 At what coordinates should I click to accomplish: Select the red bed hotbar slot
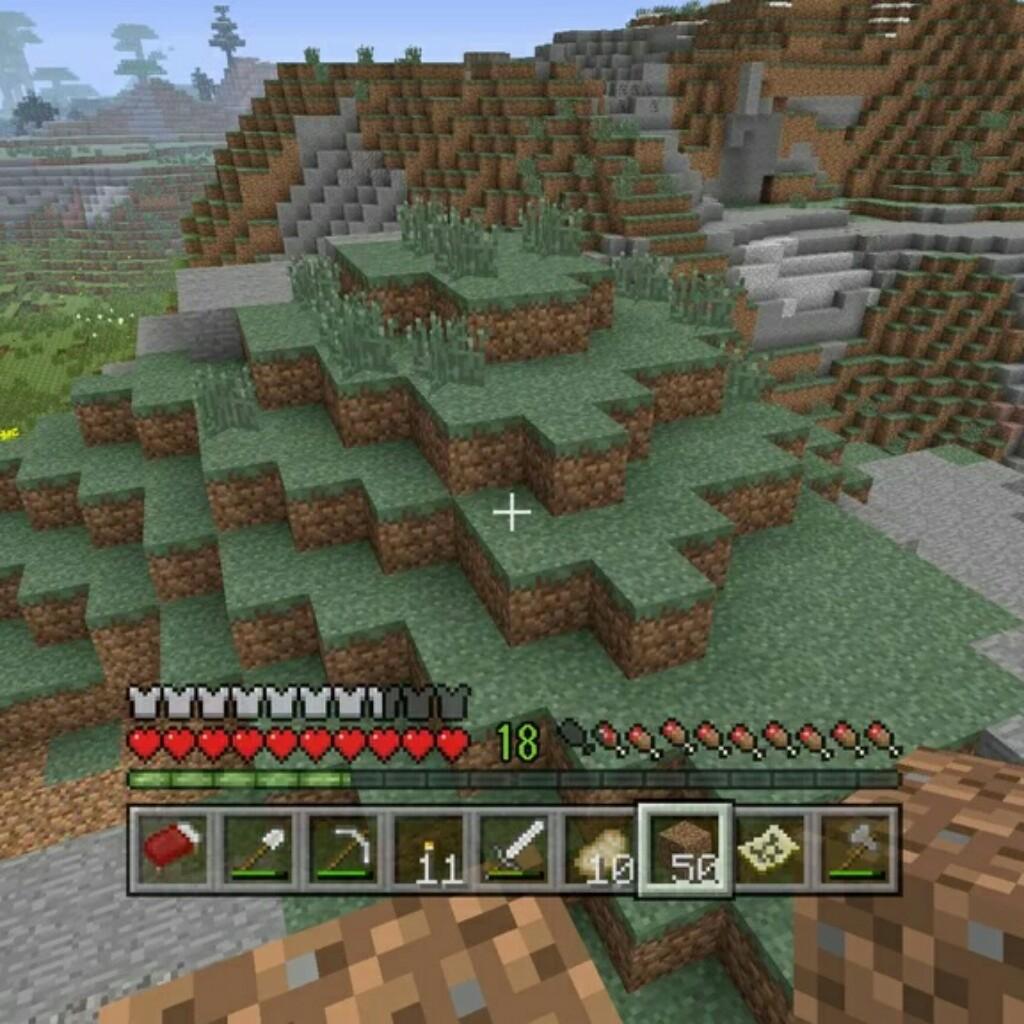172,850
